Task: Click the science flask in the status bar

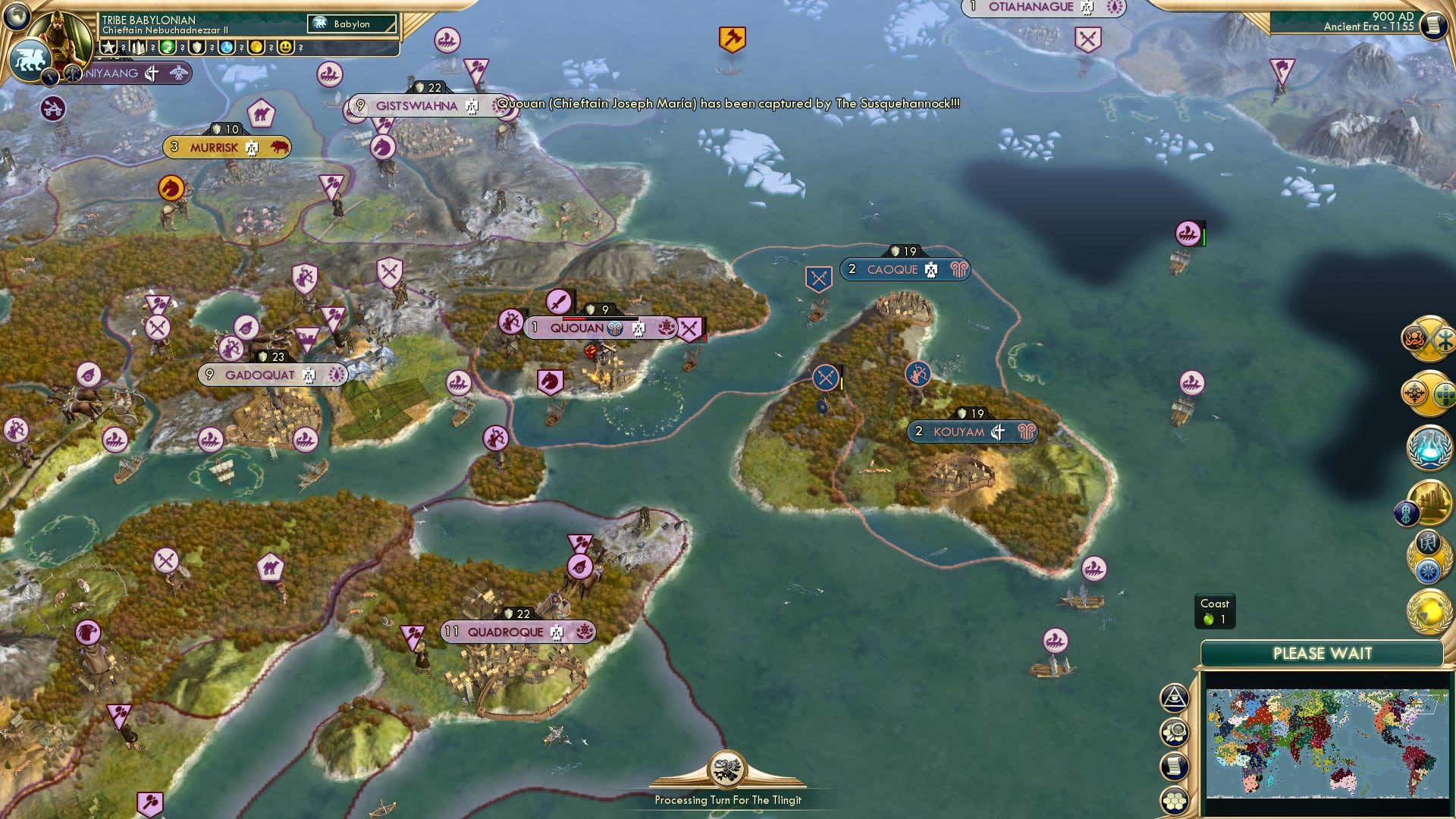Action: pyautogui.click(x=227, y=48)
